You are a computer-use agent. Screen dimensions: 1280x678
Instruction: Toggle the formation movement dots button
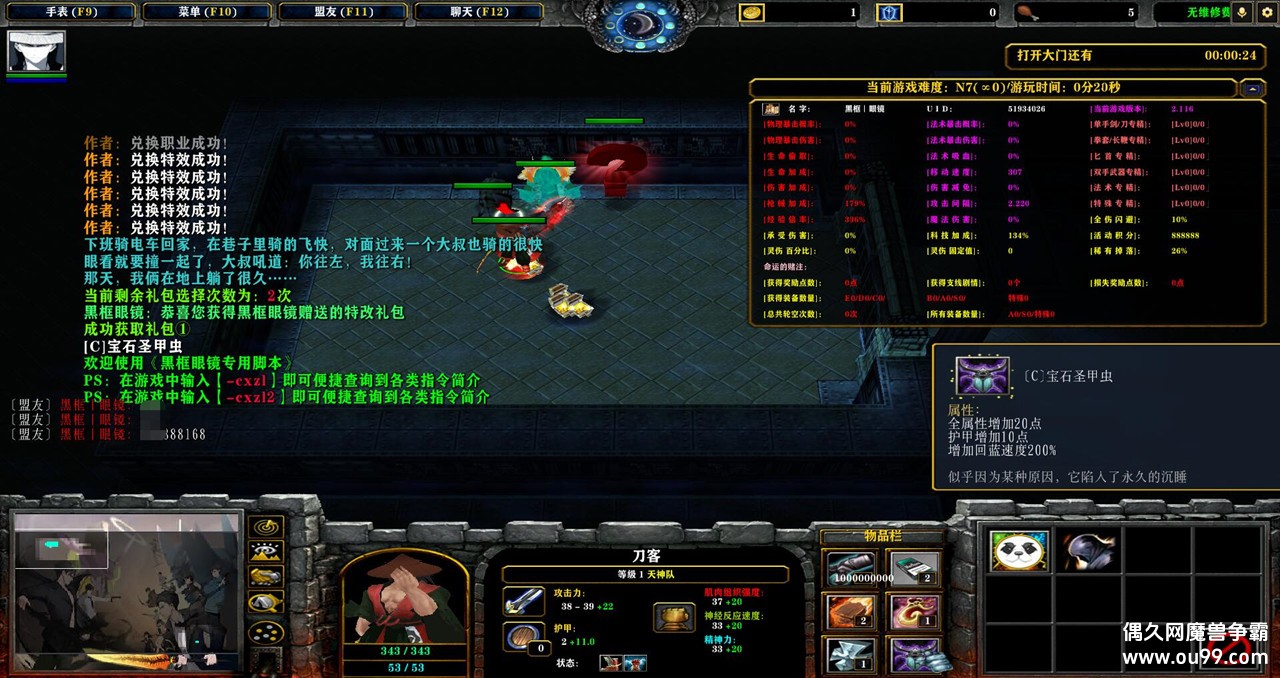(265, 632)
